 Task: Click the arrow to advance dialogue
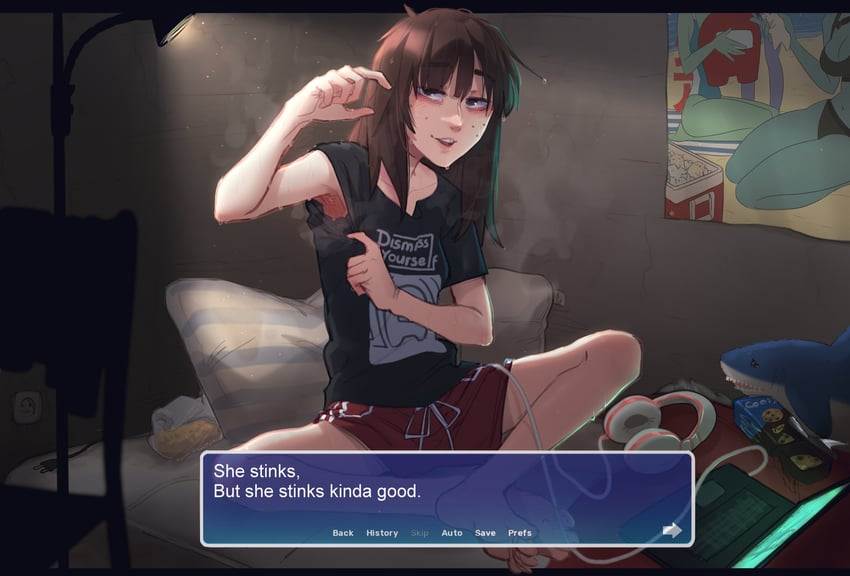672,530
